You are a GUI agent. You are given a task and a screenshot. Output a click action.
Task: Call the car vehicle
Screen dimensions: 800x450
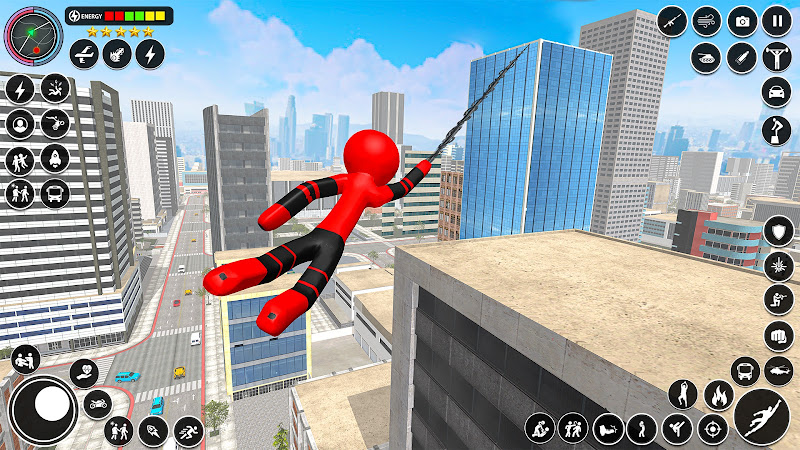coord(777,92)
